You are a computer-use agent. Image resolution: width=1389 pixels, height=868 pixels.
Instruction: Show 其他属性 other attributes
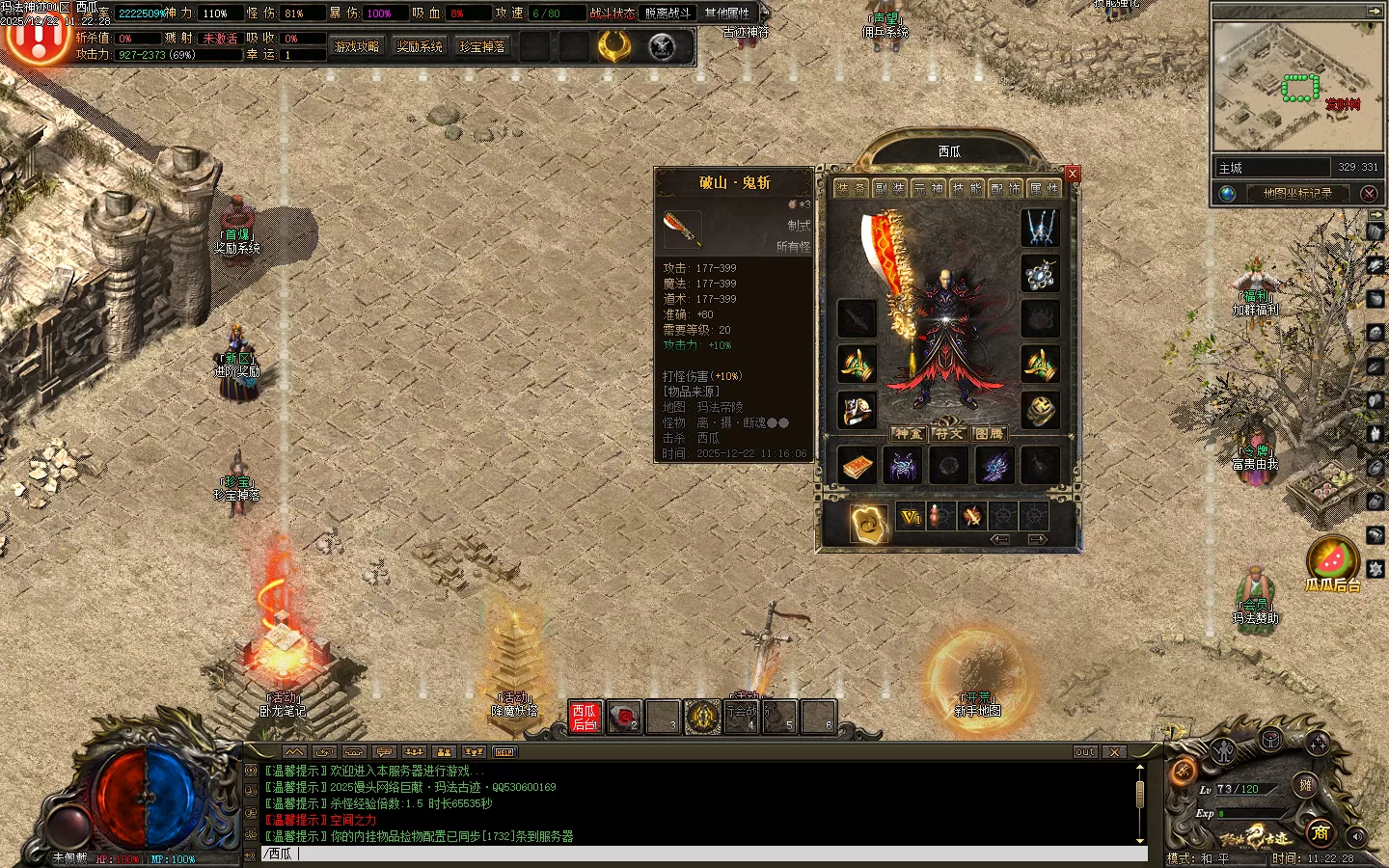[x=727, y=14]
